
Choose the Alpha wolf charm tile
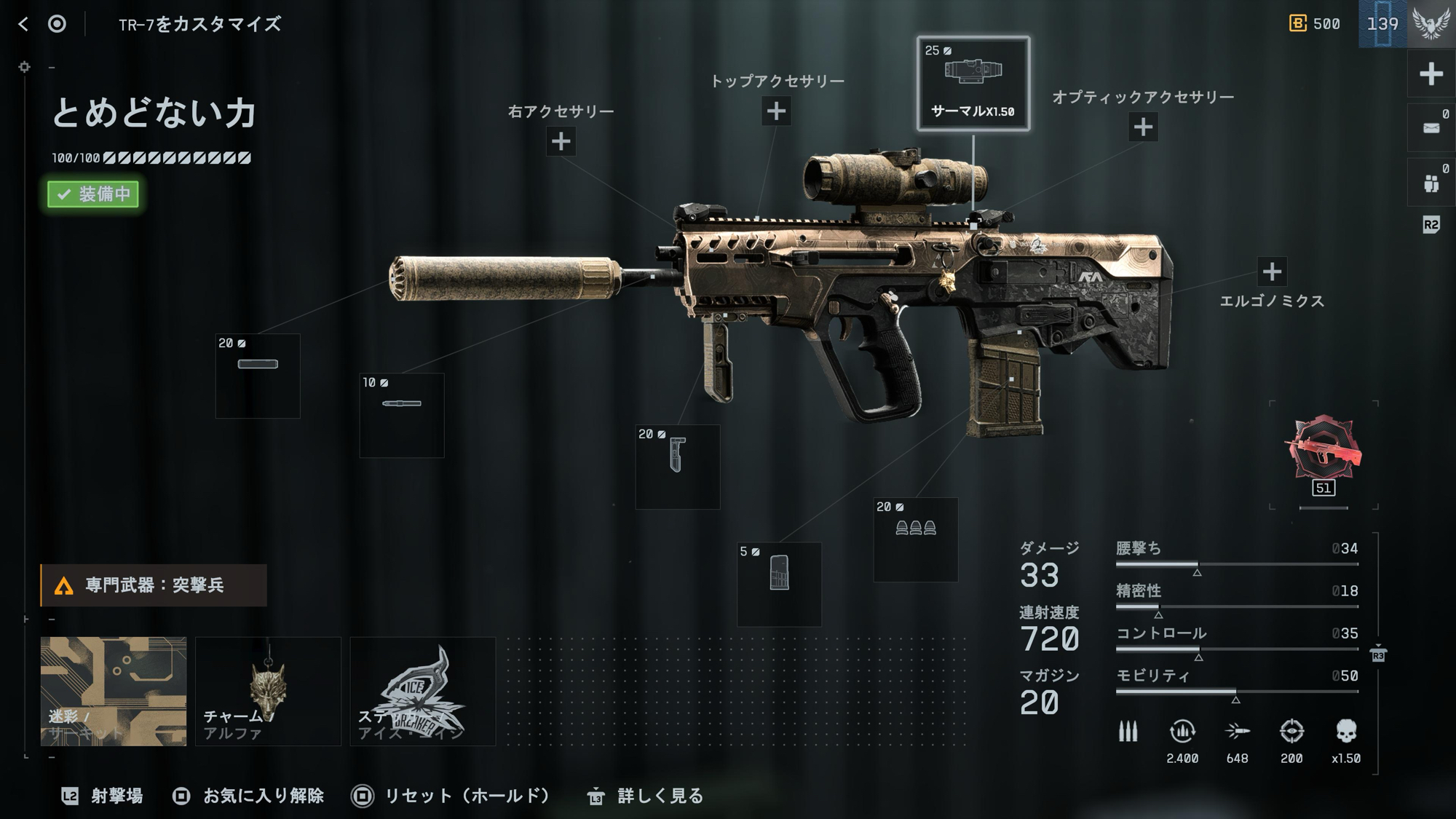click(268, 691)
